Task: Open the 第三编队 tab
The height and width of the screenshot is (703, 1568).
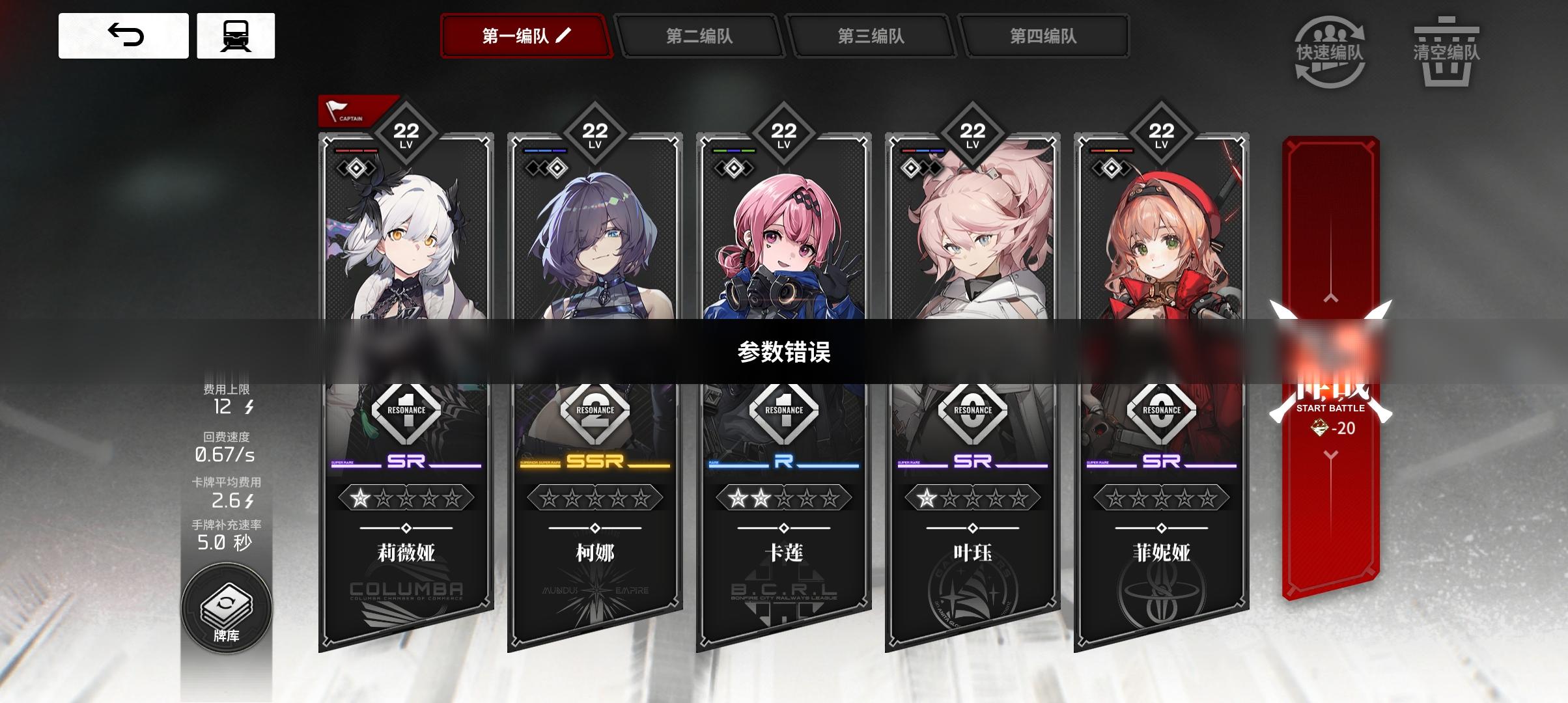Action: 874,37
